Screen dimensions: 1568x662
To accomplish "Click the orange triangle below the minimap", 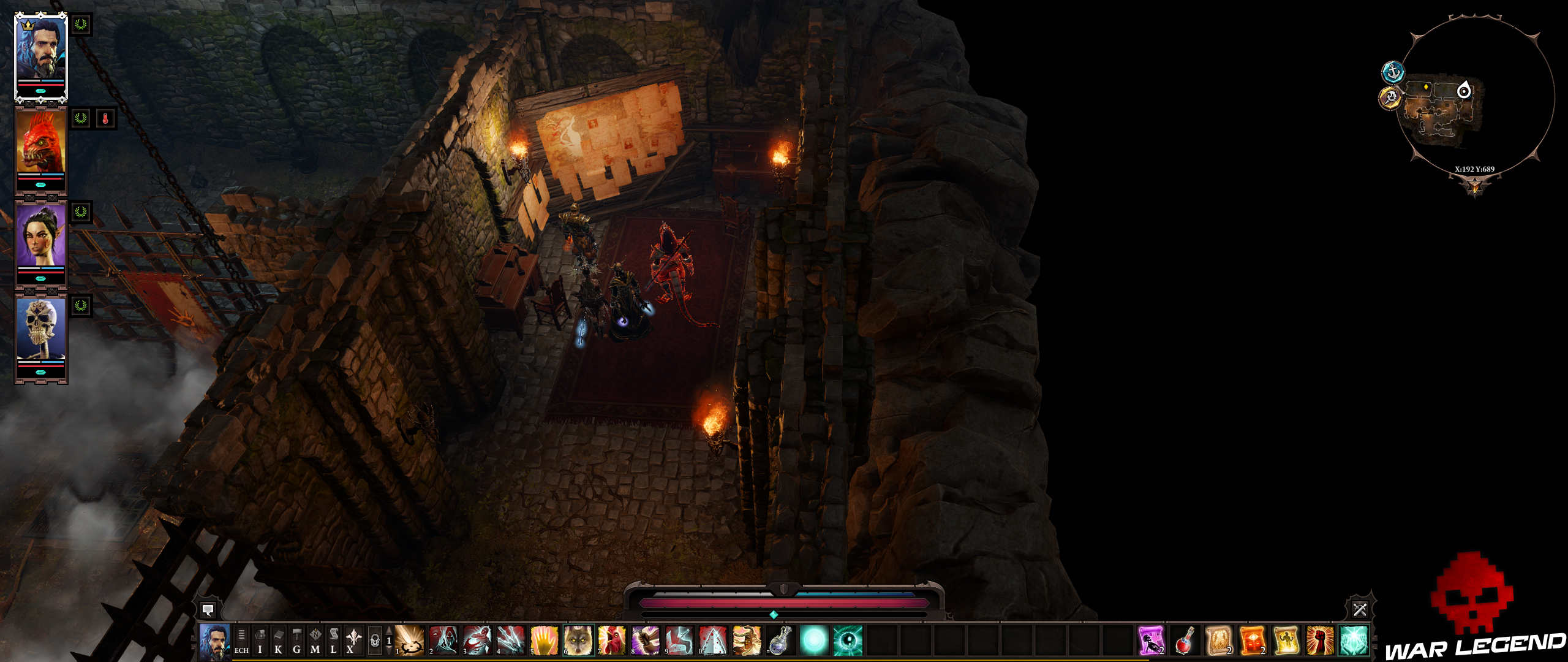I will click(x=1474, y=185).
